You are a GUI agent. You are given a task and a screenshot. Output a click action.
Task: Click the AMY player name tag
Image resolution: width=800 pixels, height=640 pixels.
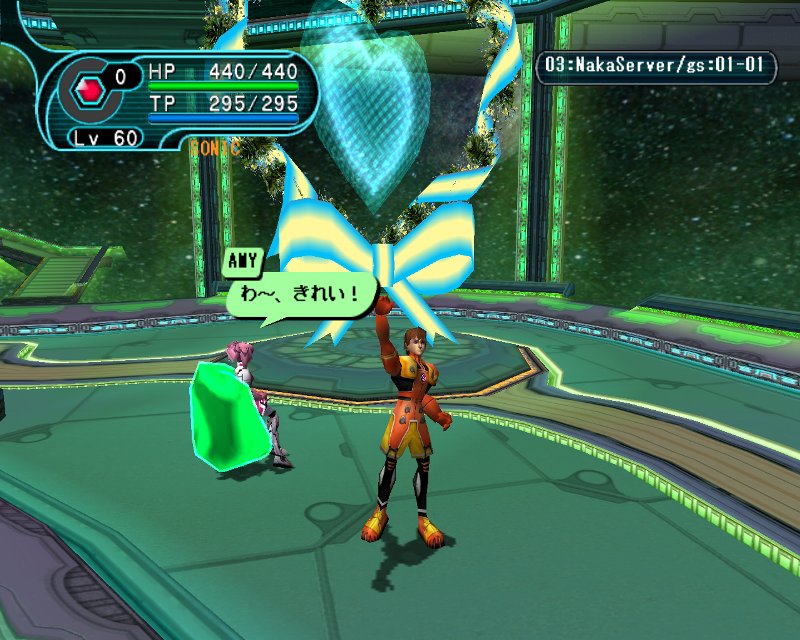pyautogui.click(x=243, y=262)
